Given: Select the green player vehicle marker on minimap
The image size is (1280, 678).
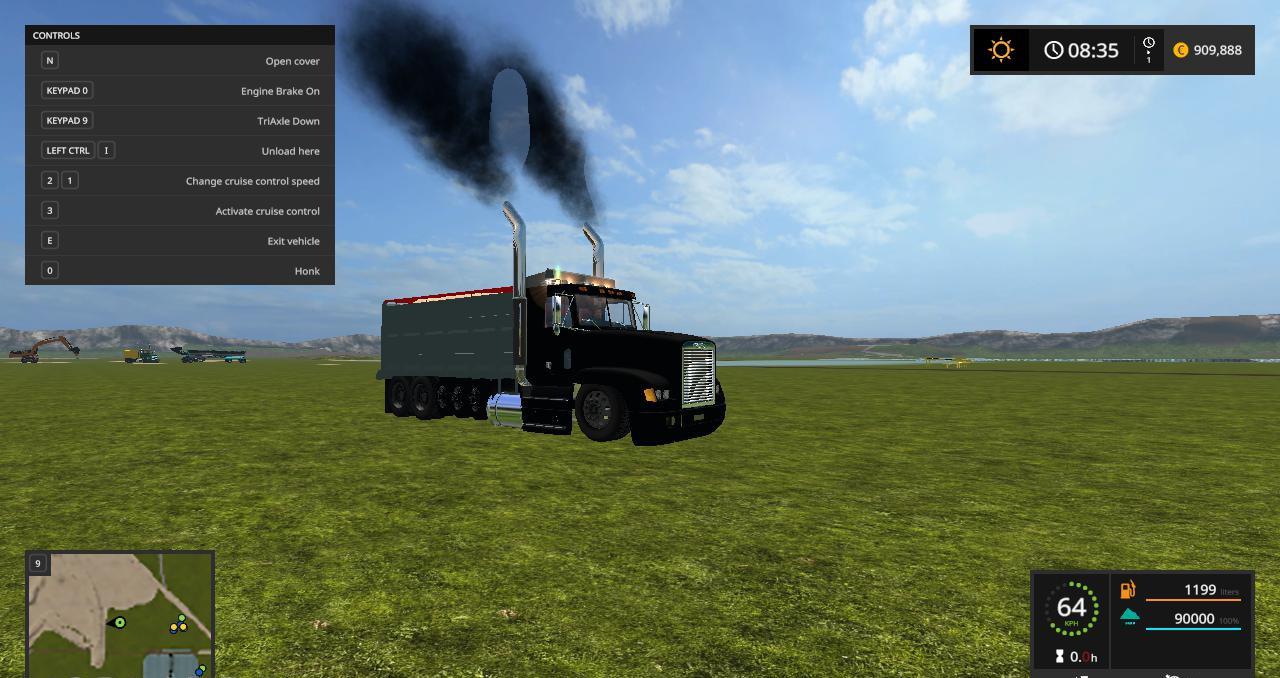Looking at the screenshot, I should pos(120,623).
